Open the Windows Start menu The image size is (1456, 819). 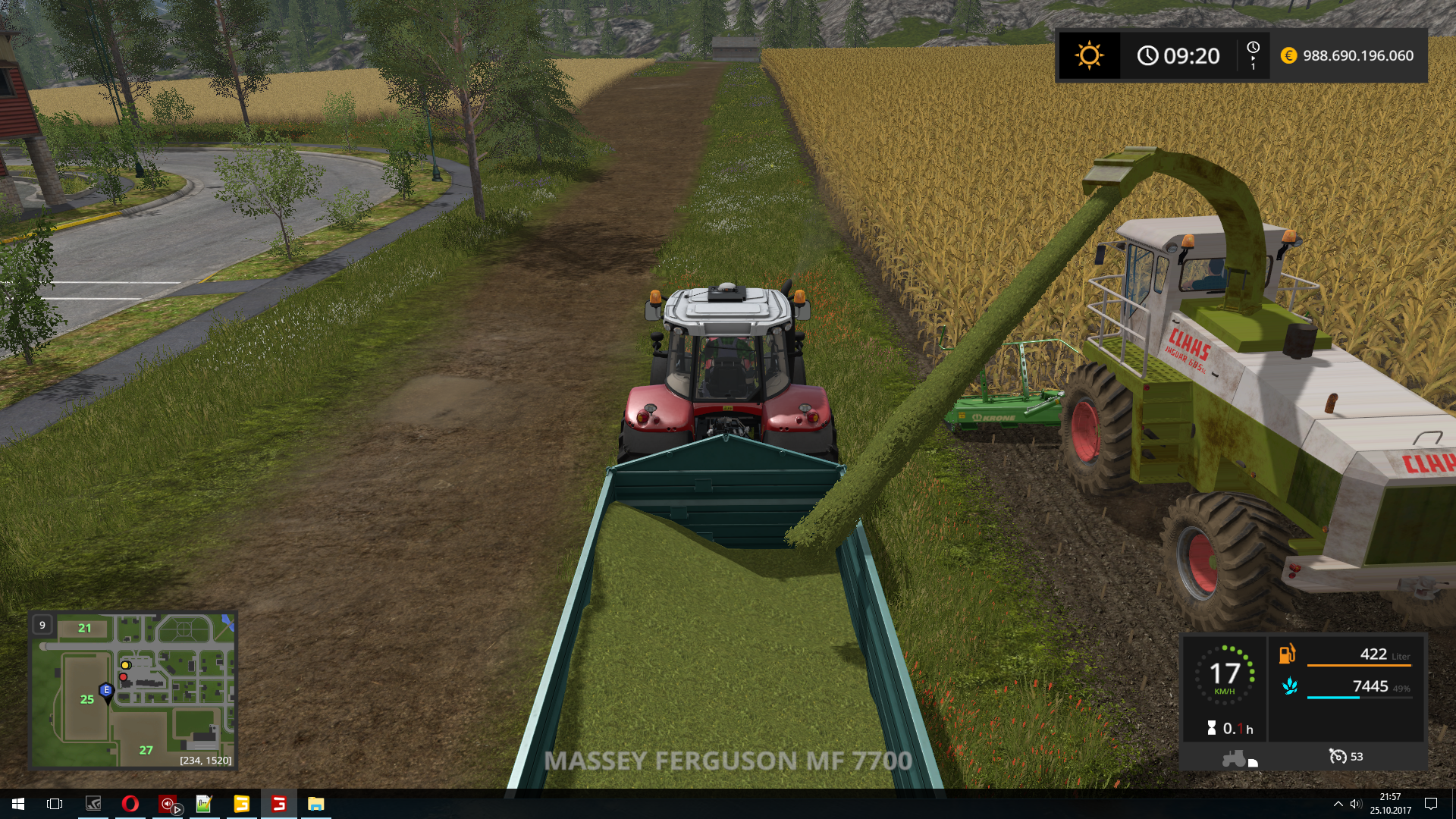click(x=18, y=804)
